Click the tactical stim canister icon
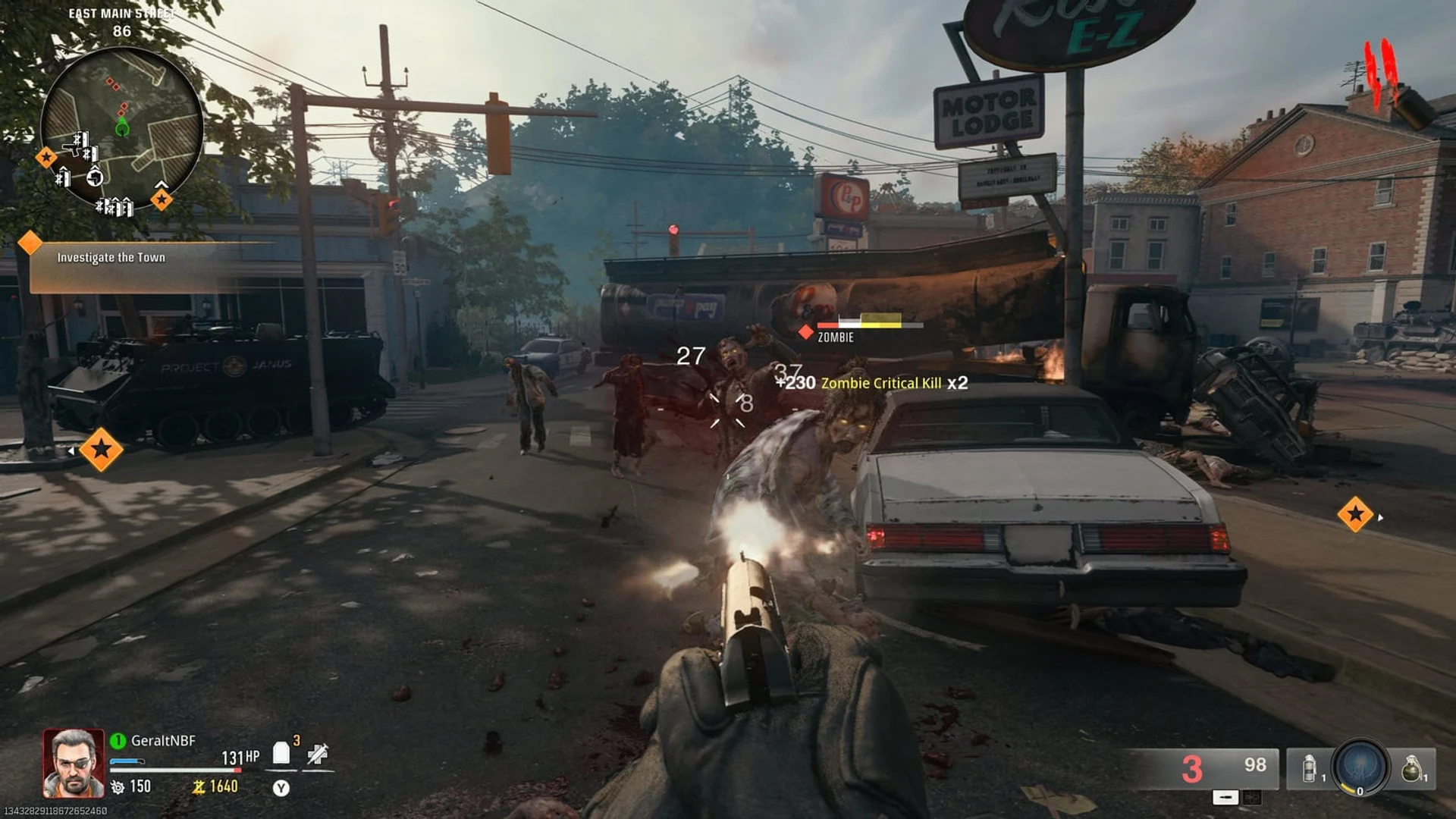The width and height of the screenshot is (1456, 819). click(x=1309, y=767)
